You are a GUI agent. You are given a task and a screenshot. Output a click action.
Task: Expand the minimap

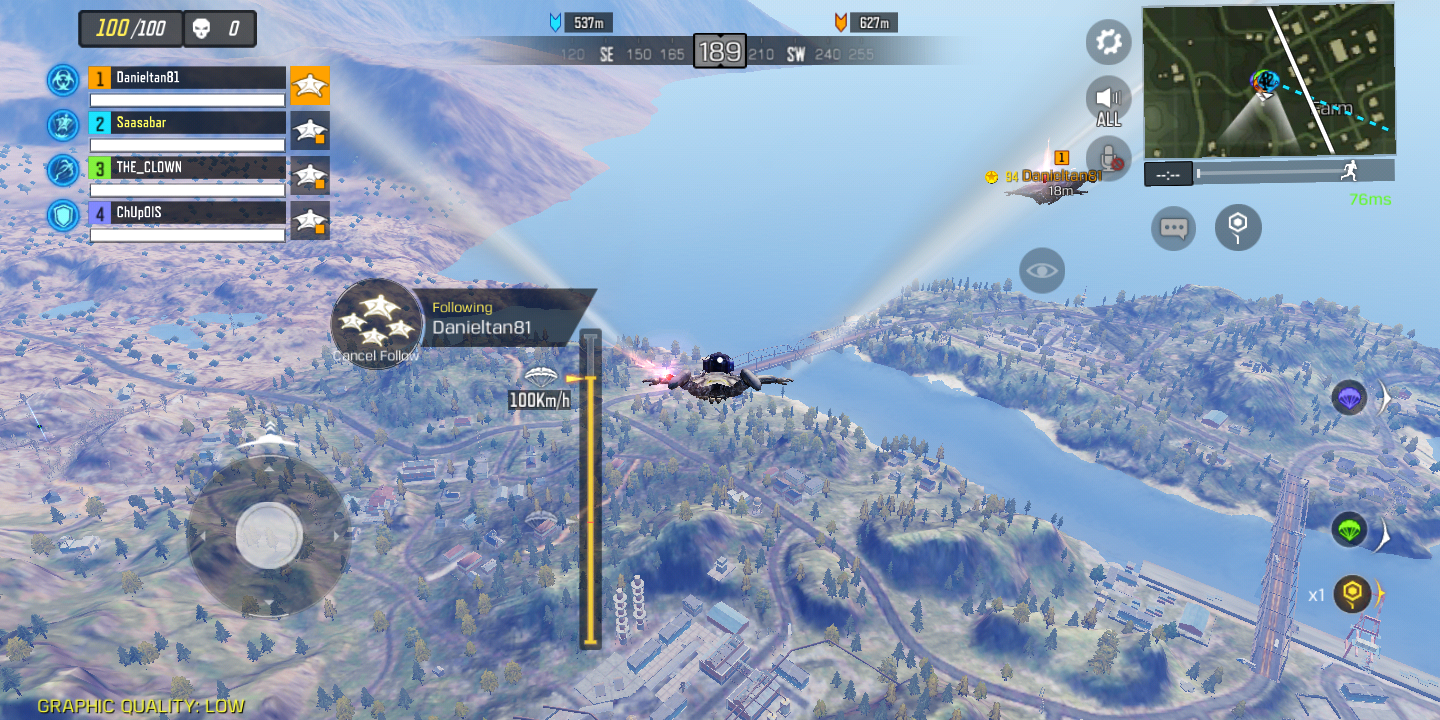click(1268, 80)
